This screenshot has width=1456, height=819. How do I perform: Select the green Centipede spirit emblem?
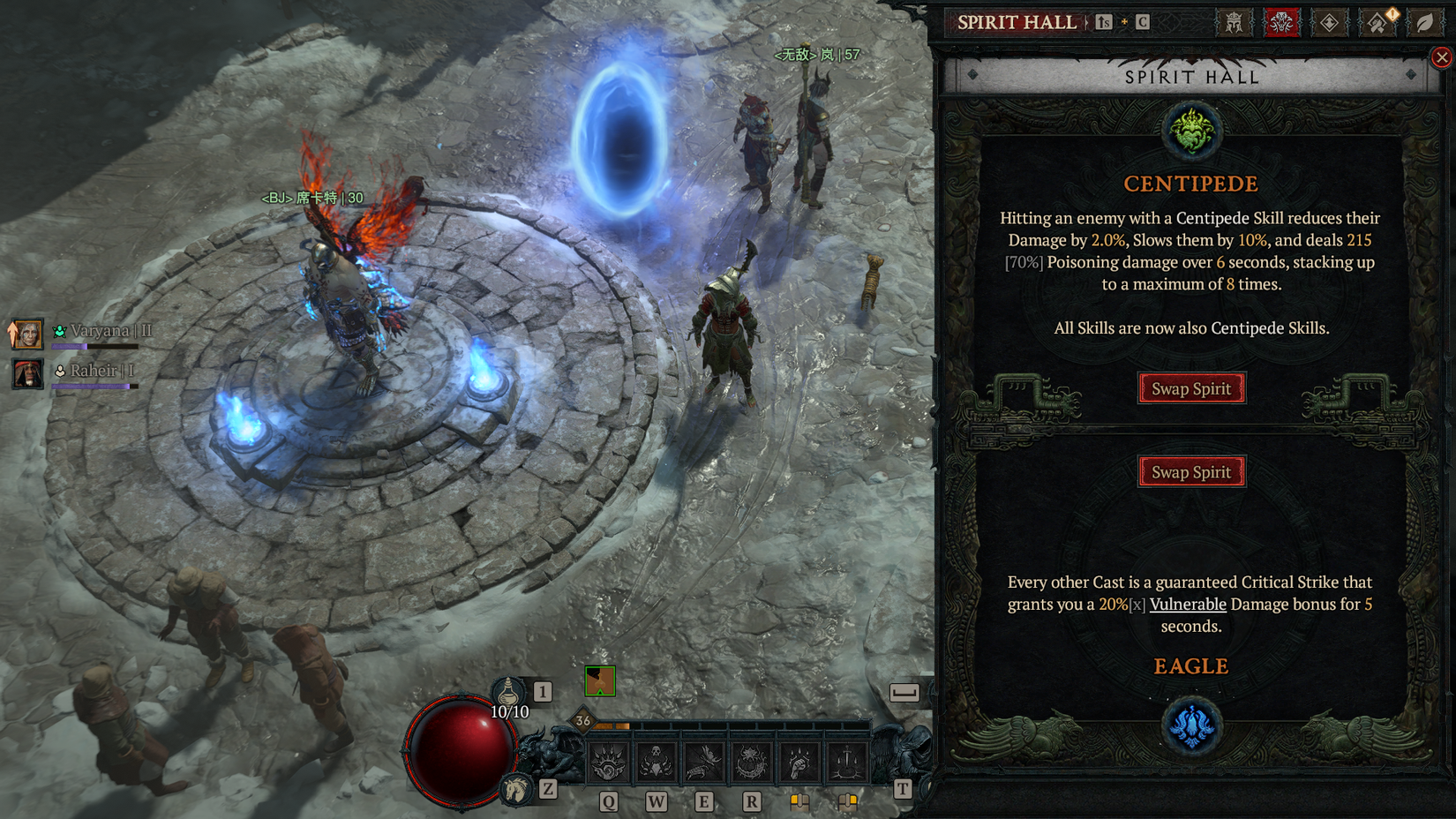[x=1191, y=128]
